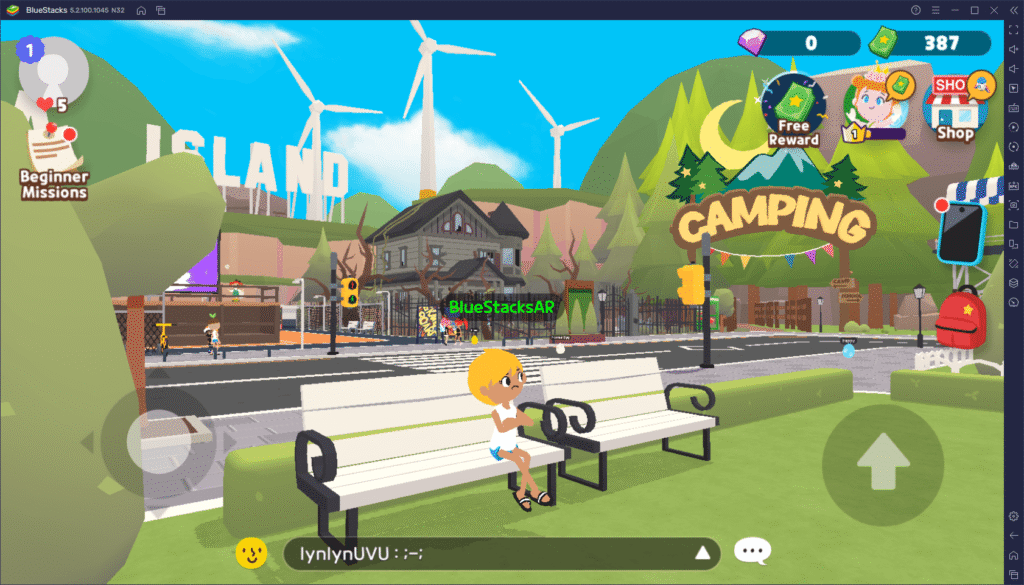The width and height of the screenshot is (1024, 585).
Task: Close the BlueStacks window
Action: click(993, 10)
